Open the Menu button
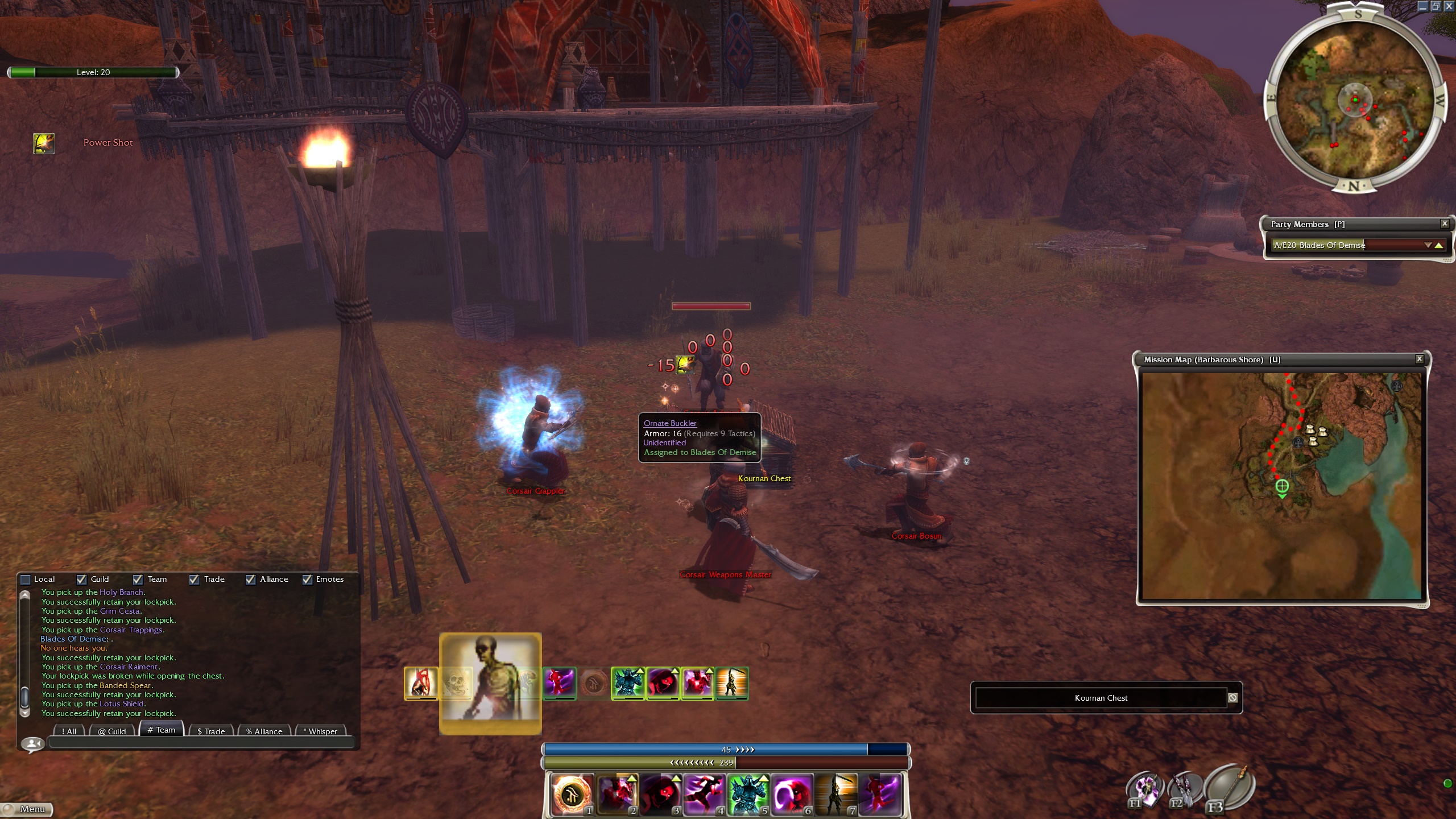Image resolution: width=1456 pixels, height=819 pixels. pyautogui.click(x=27, y=809)
